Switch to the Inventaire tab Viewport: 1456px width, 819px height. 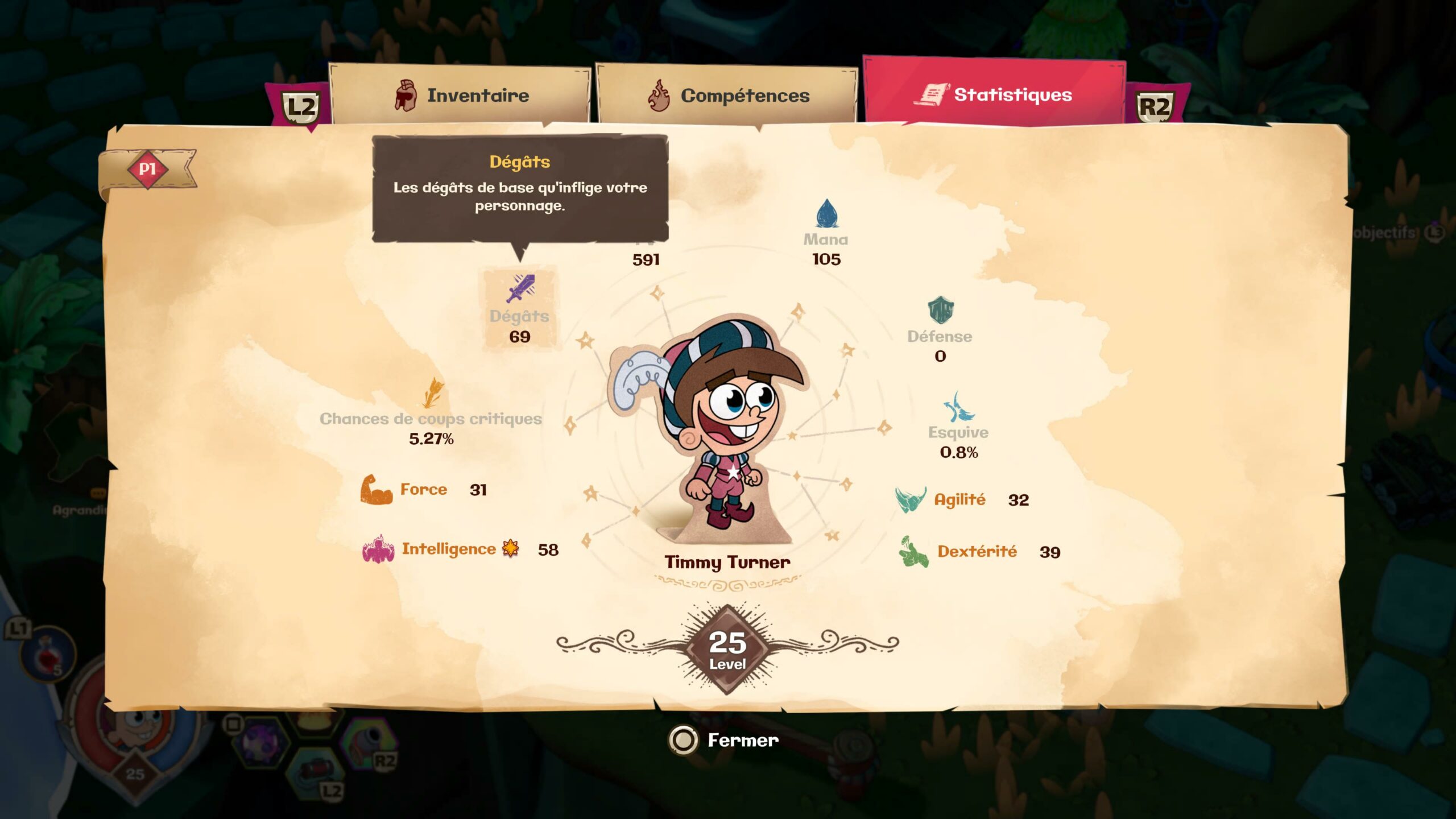(x=461, y=95)
